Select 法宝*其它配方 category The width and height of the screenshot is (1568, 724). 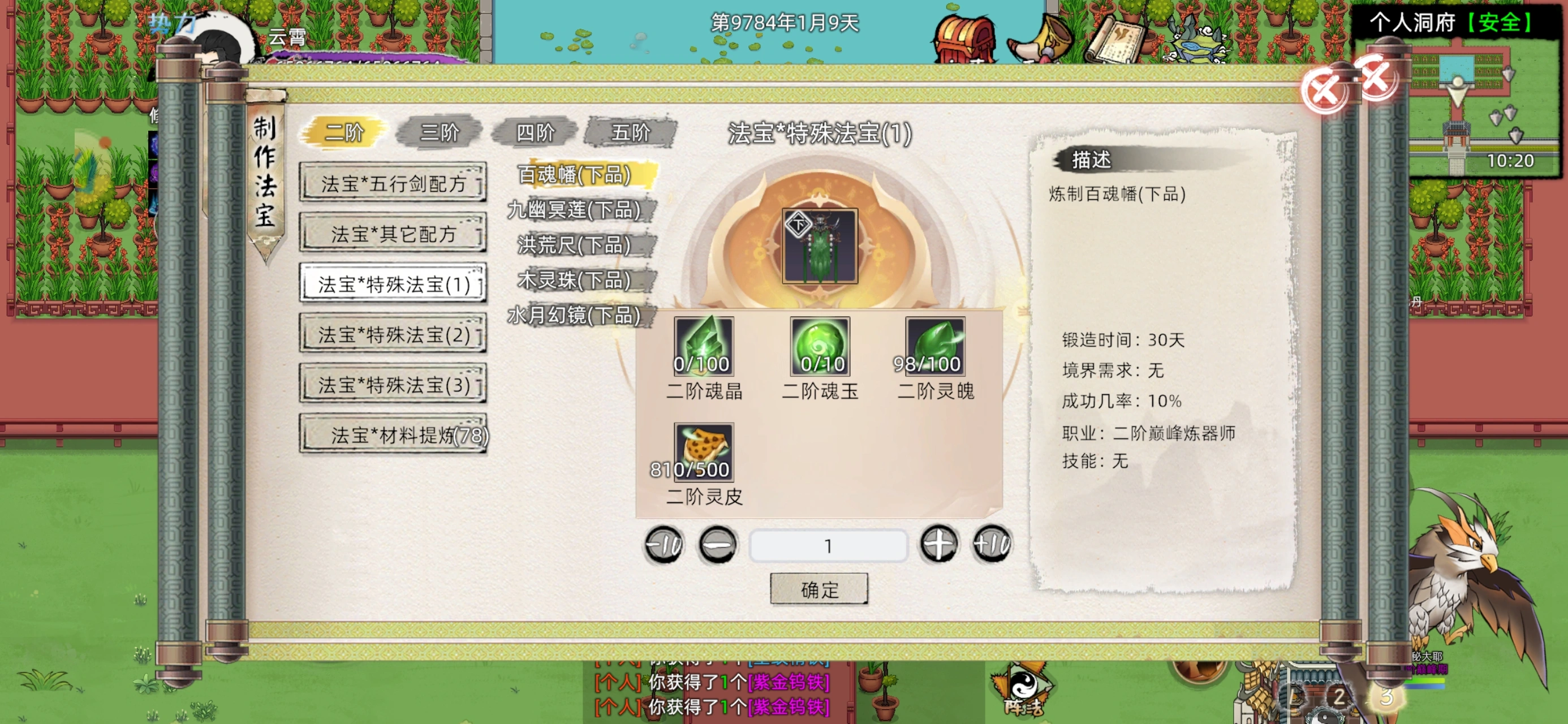[x=393, y=233]
